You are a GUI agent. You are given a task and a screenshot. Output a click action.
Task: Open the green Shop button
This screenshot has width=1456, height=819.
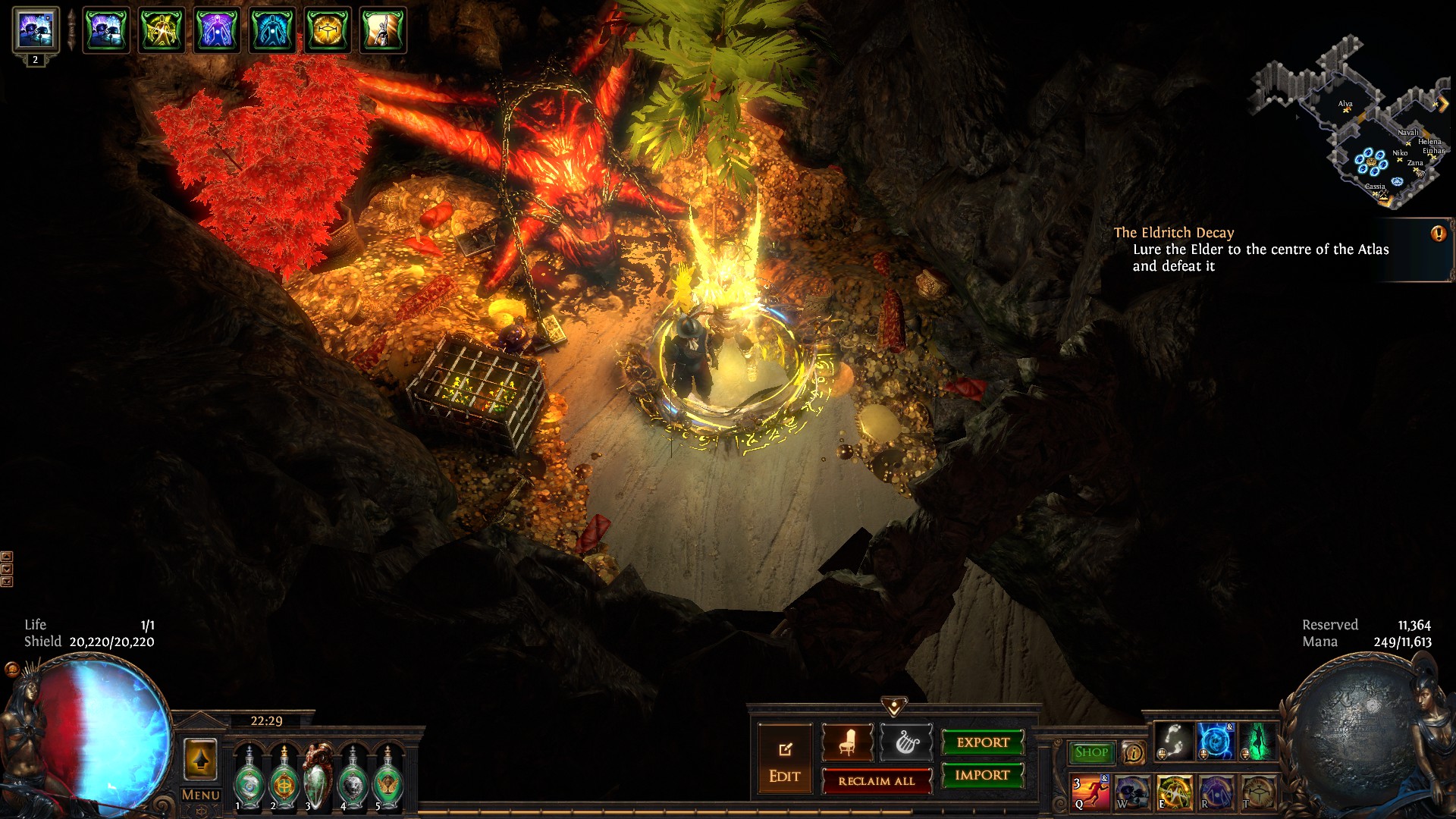(x=1091, y=752)
